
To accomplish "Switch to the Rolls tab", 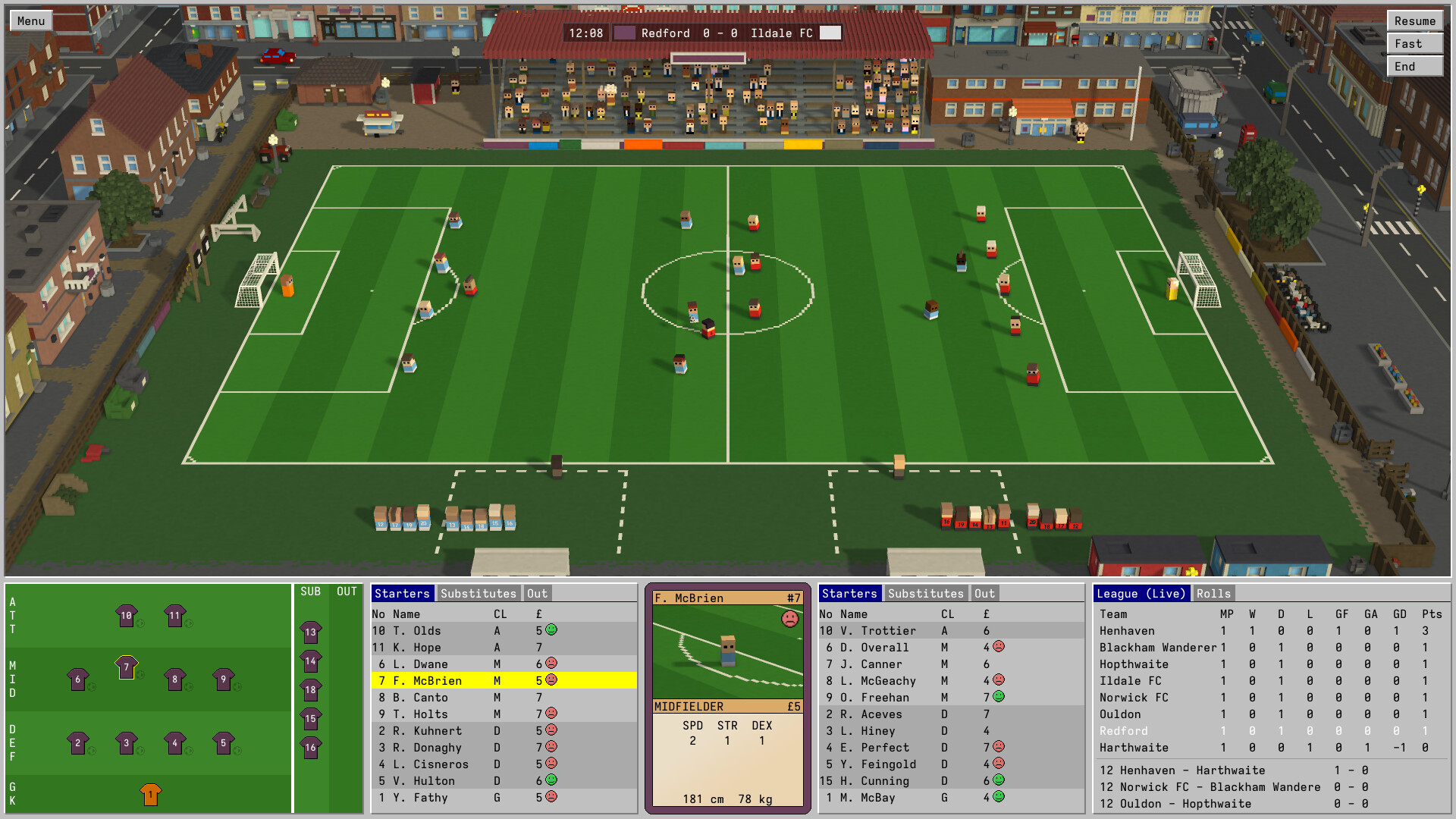I will (x=1214, y=594).
